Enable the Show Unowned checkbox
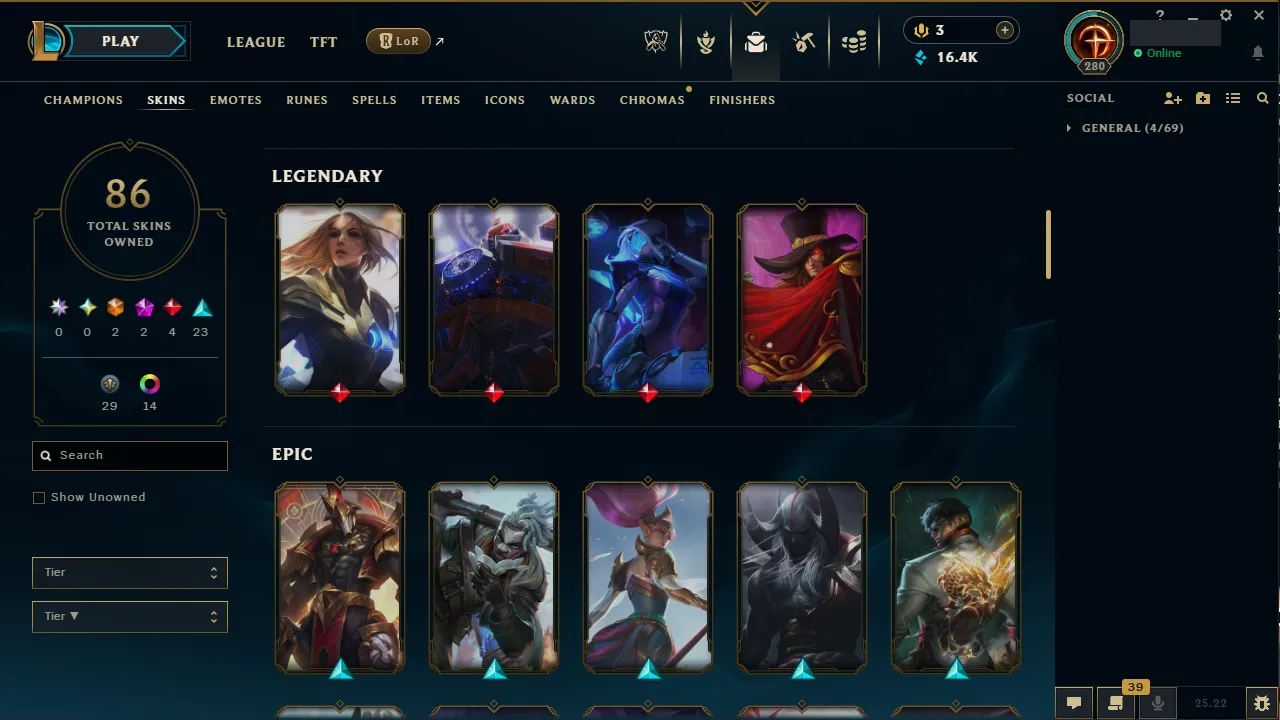1280x720 pixels. pos(39,497)
